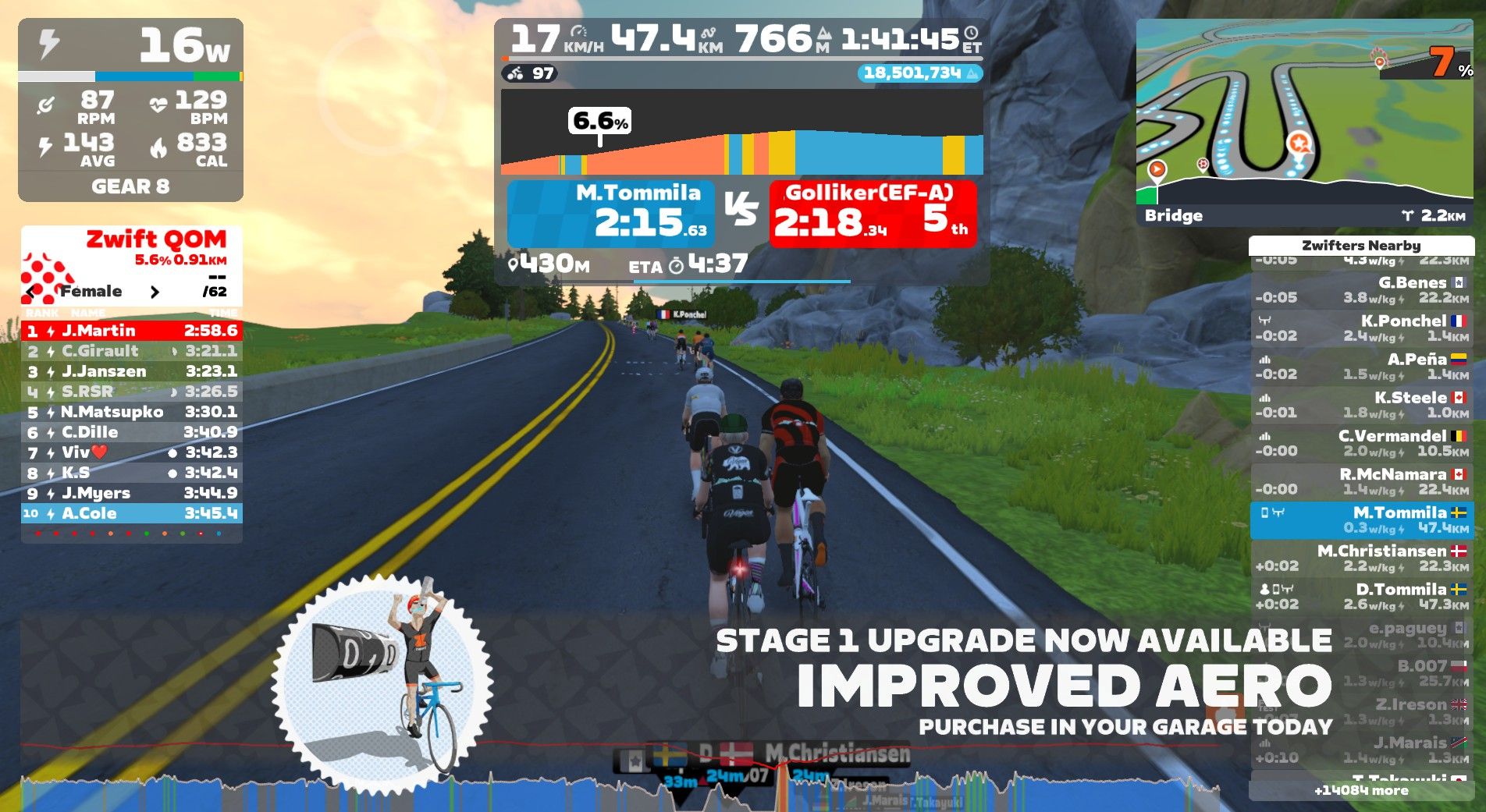Choose K.Steele rider row
This screenshot has height=812, width=1486.
point(1361,405)
